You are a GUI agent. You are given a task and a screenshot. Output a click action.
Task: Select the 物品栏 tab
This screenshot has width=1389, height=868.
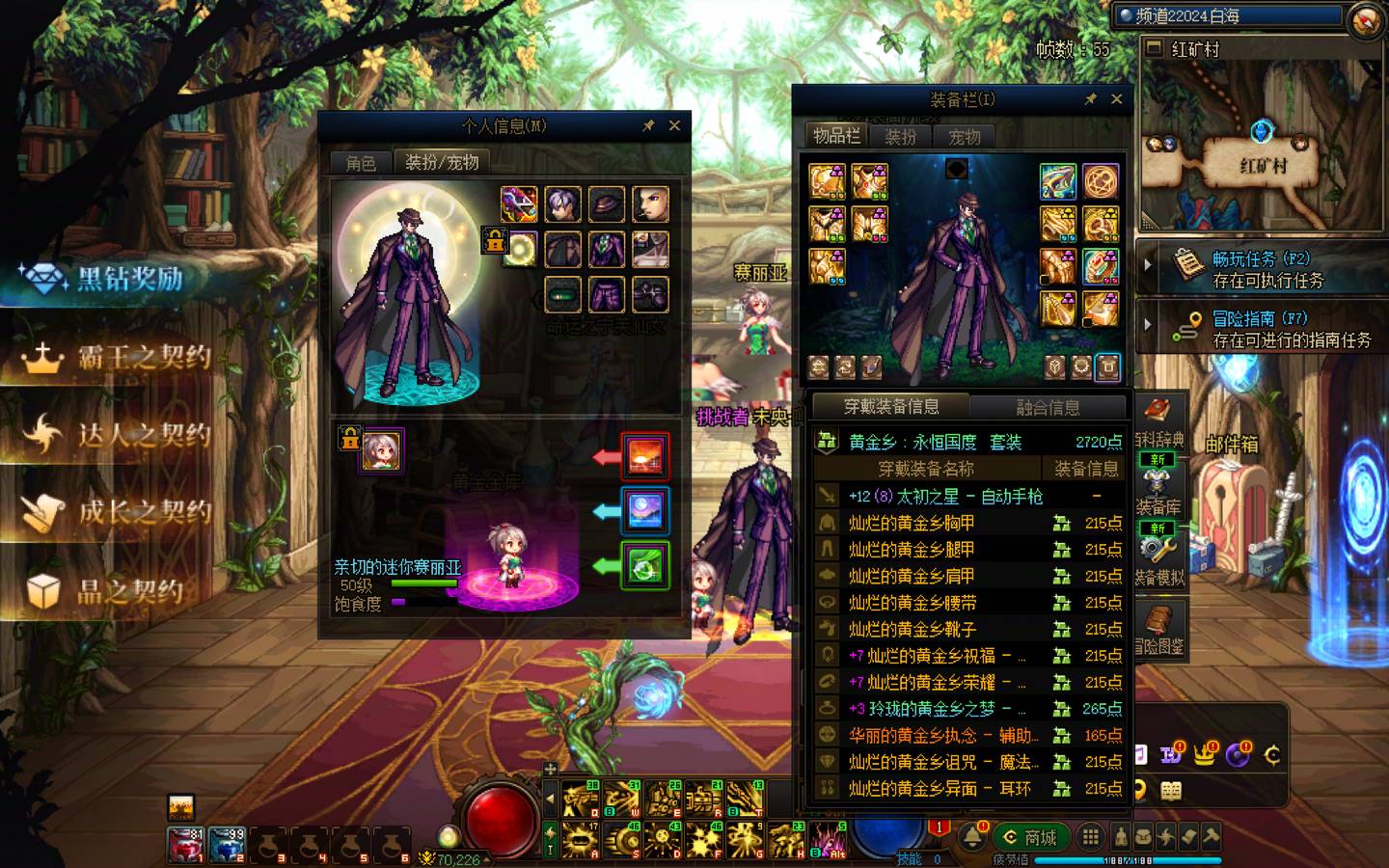coord(835,136)
